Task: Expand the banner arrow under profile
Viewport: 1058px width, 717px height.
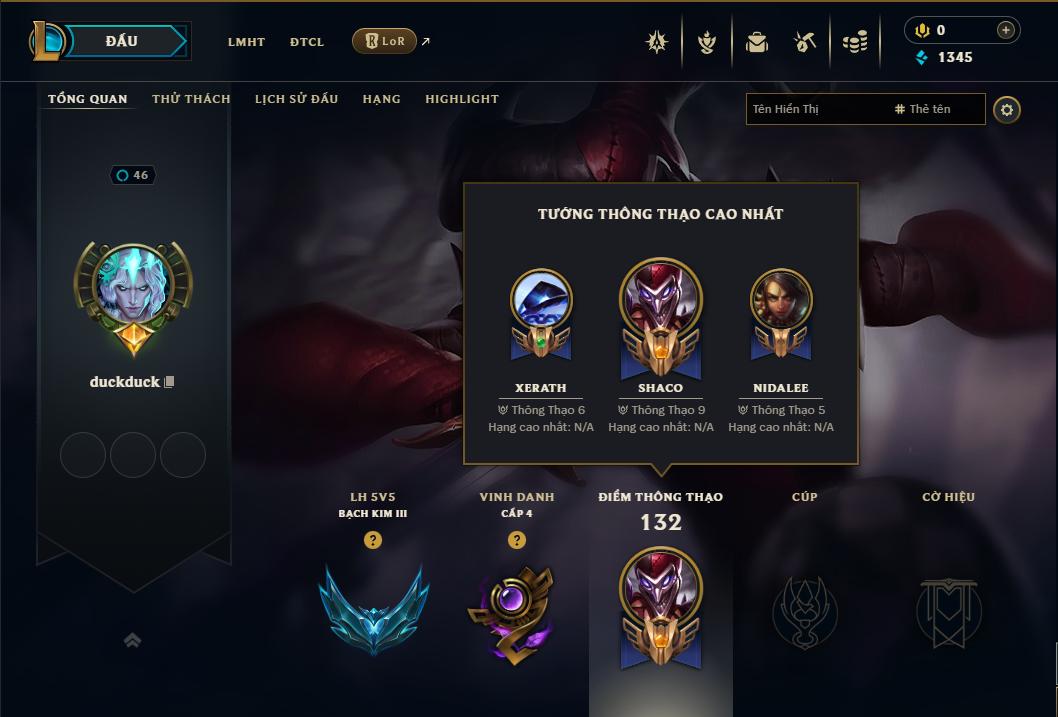Action: tap(132, 640)
